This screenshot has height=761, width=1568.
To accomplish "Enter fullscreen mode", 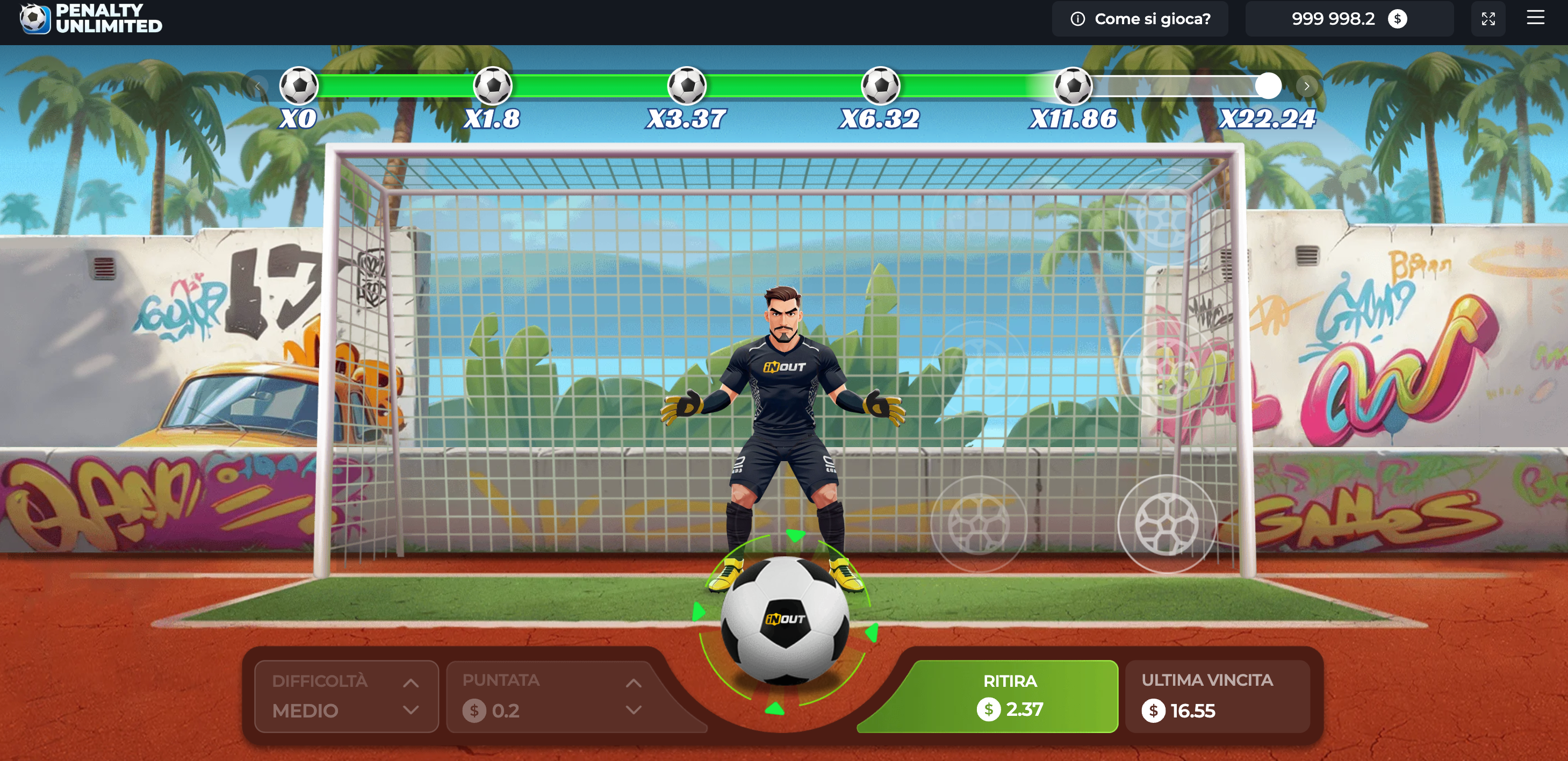I will (x=1488, y=19).
